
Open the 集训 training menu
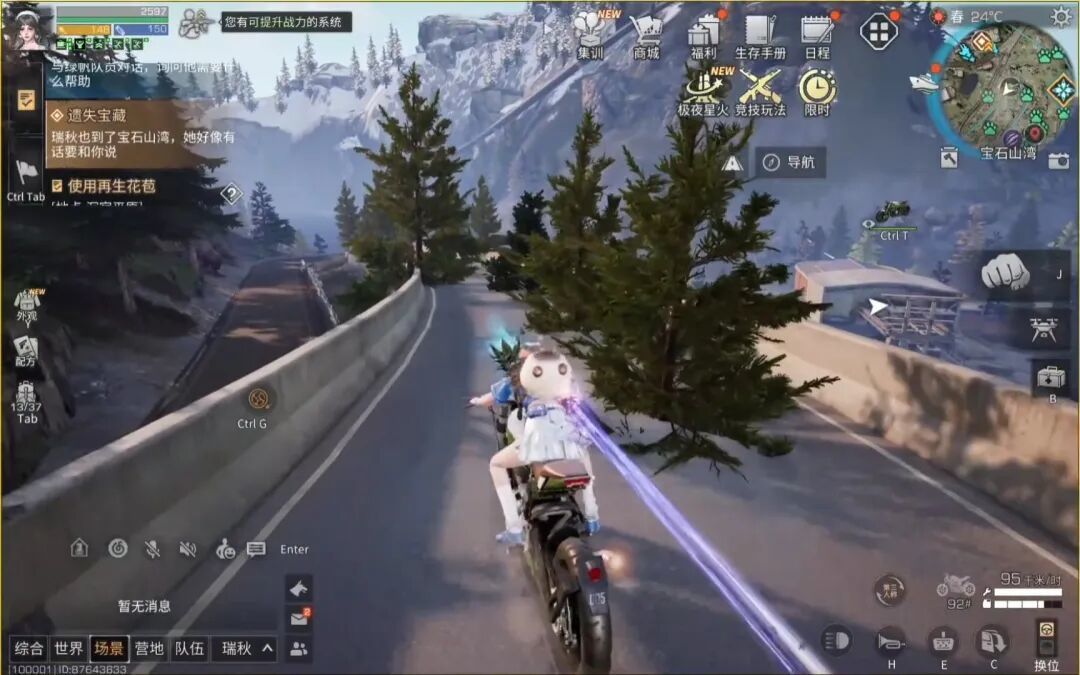(596, 35)
